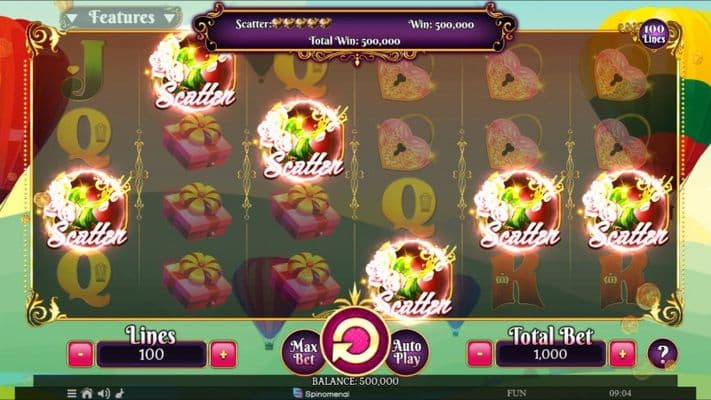The image size is (711, 400).
Task: Toggle the sound speaker icon
Action: click(103, 393)
